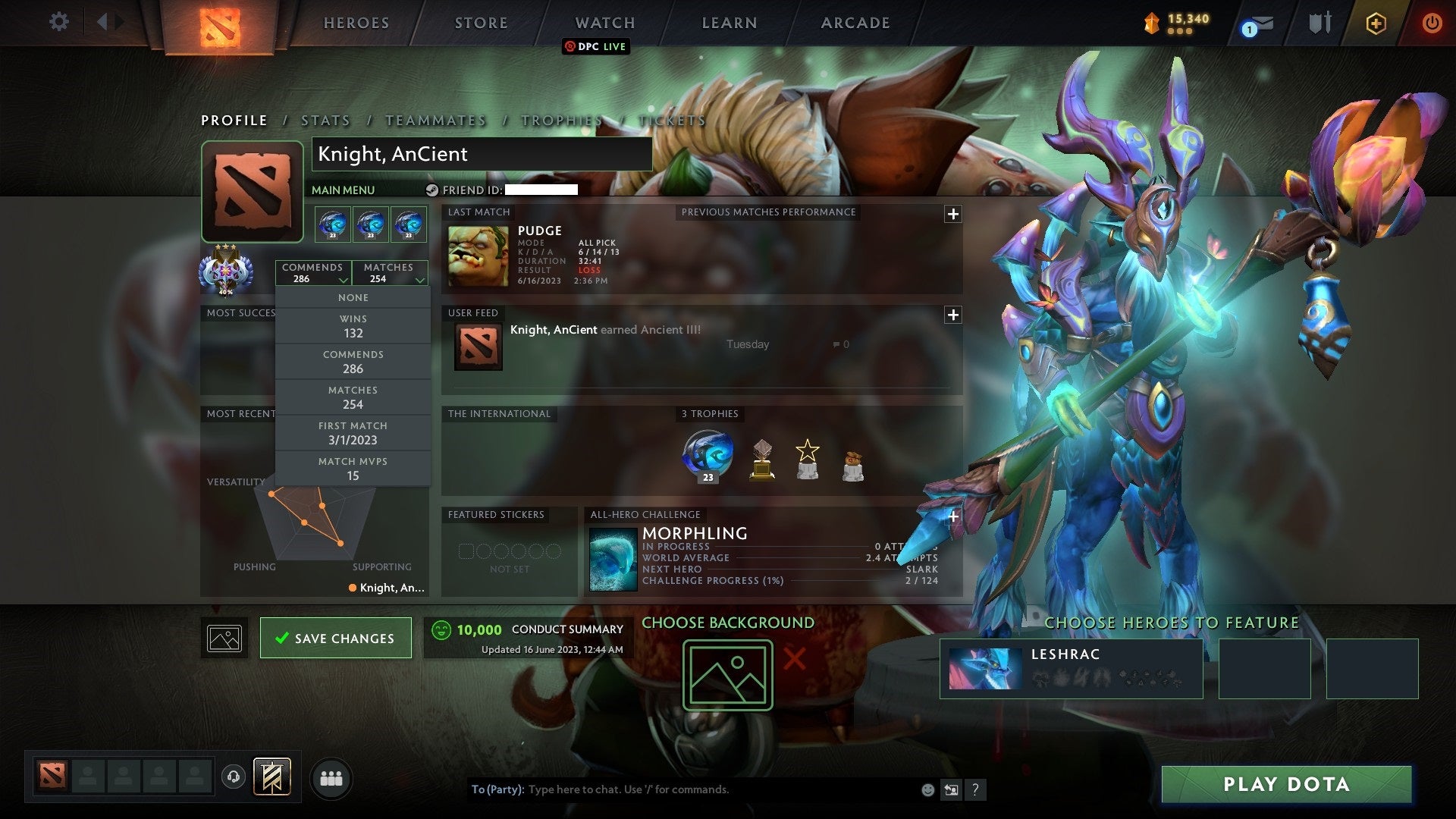Open the Commends dropdown selector
Viewport: 1456px width, 819px height.
[313, 273]
